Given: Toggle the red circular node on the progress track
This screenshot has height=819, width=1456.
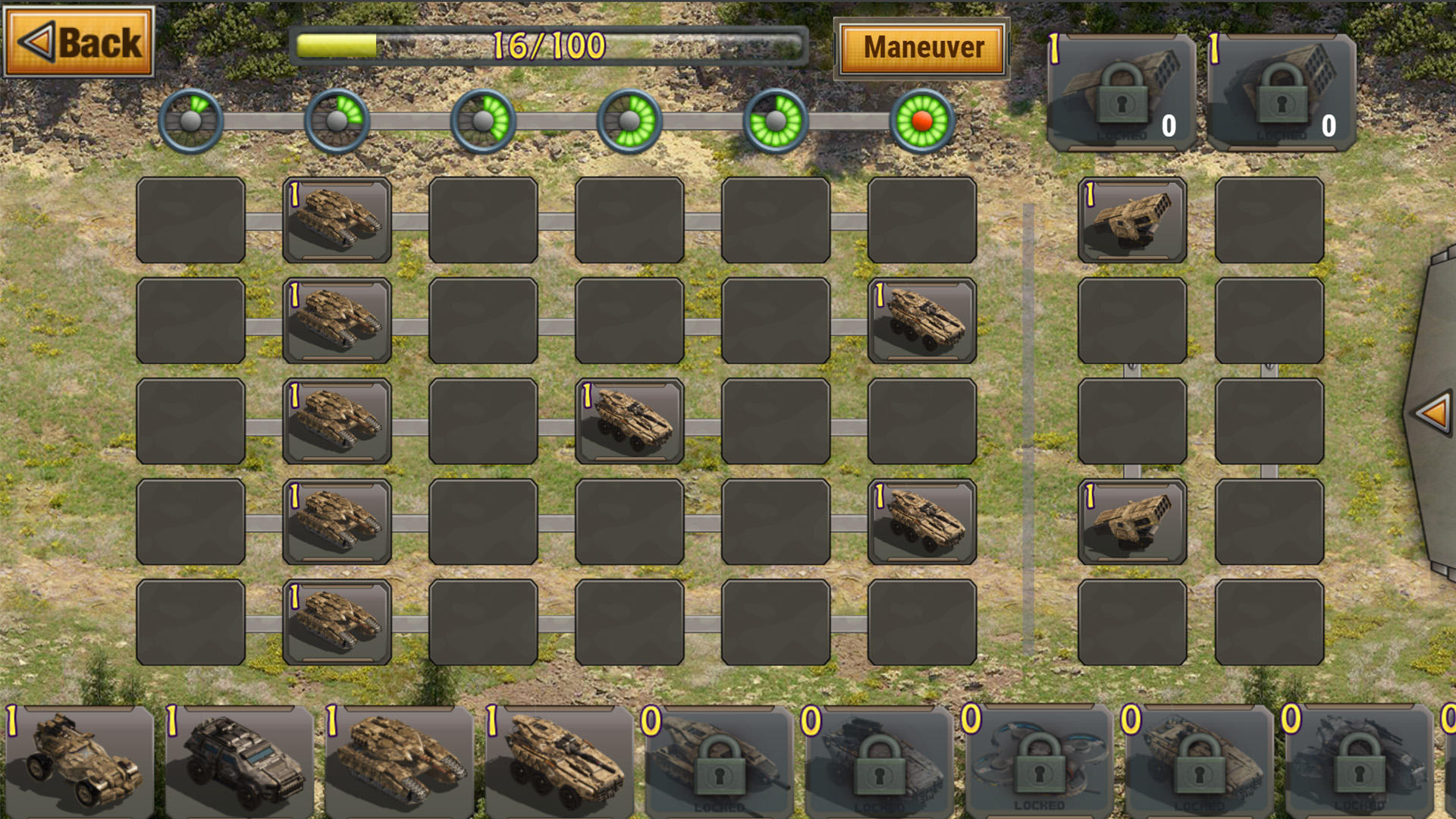Looking at the screenshot, I should [x=920, y=121].
